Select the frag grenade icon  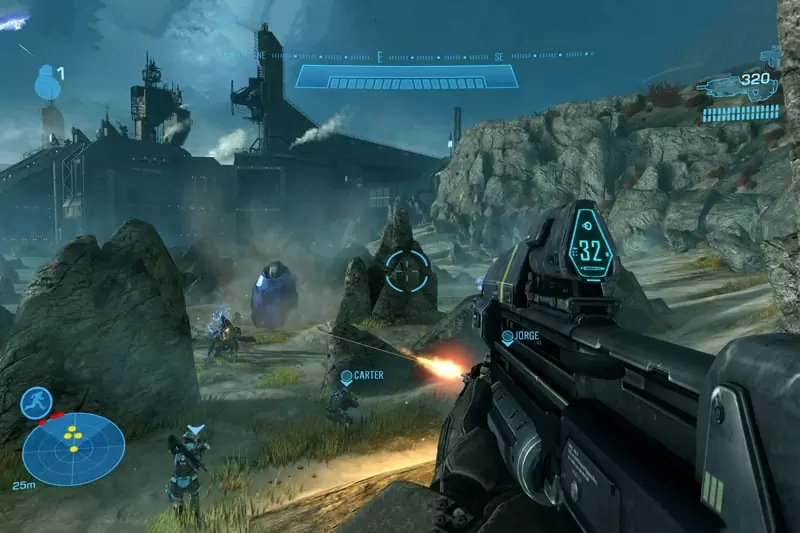[47, 83]
